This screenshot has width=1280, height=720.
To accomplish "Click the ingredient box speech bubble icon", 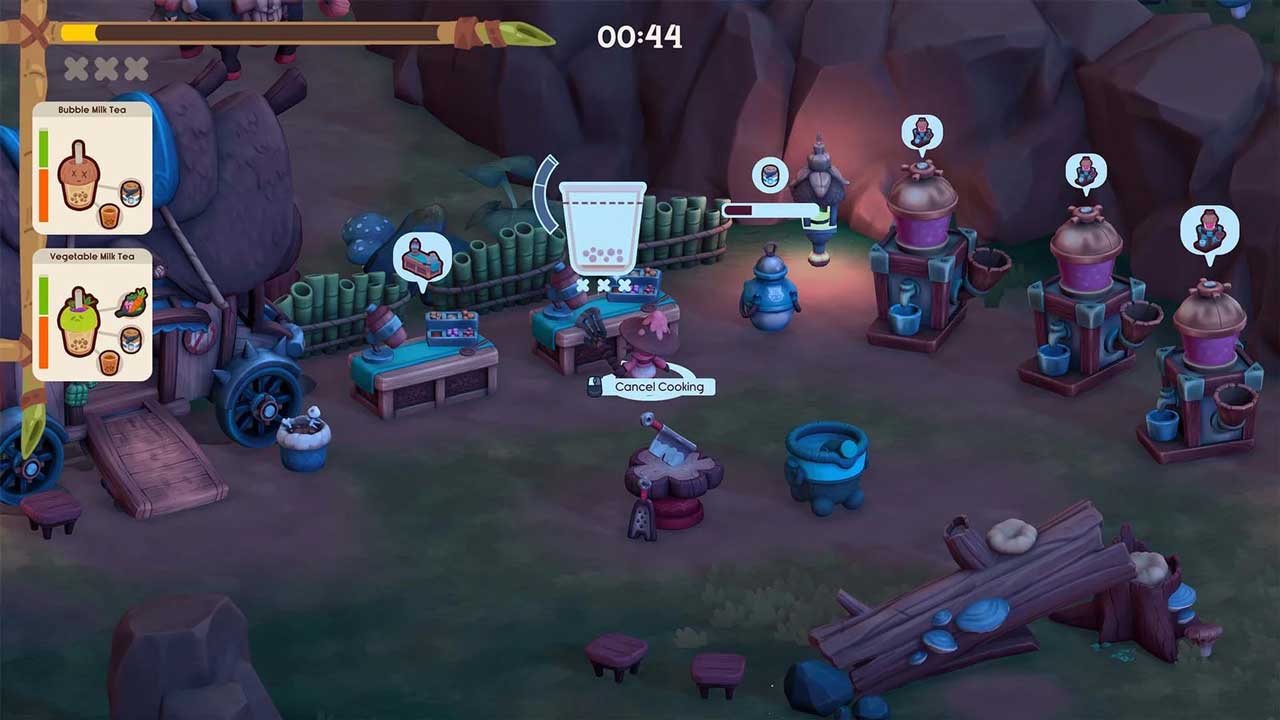I will coord(421,260).
